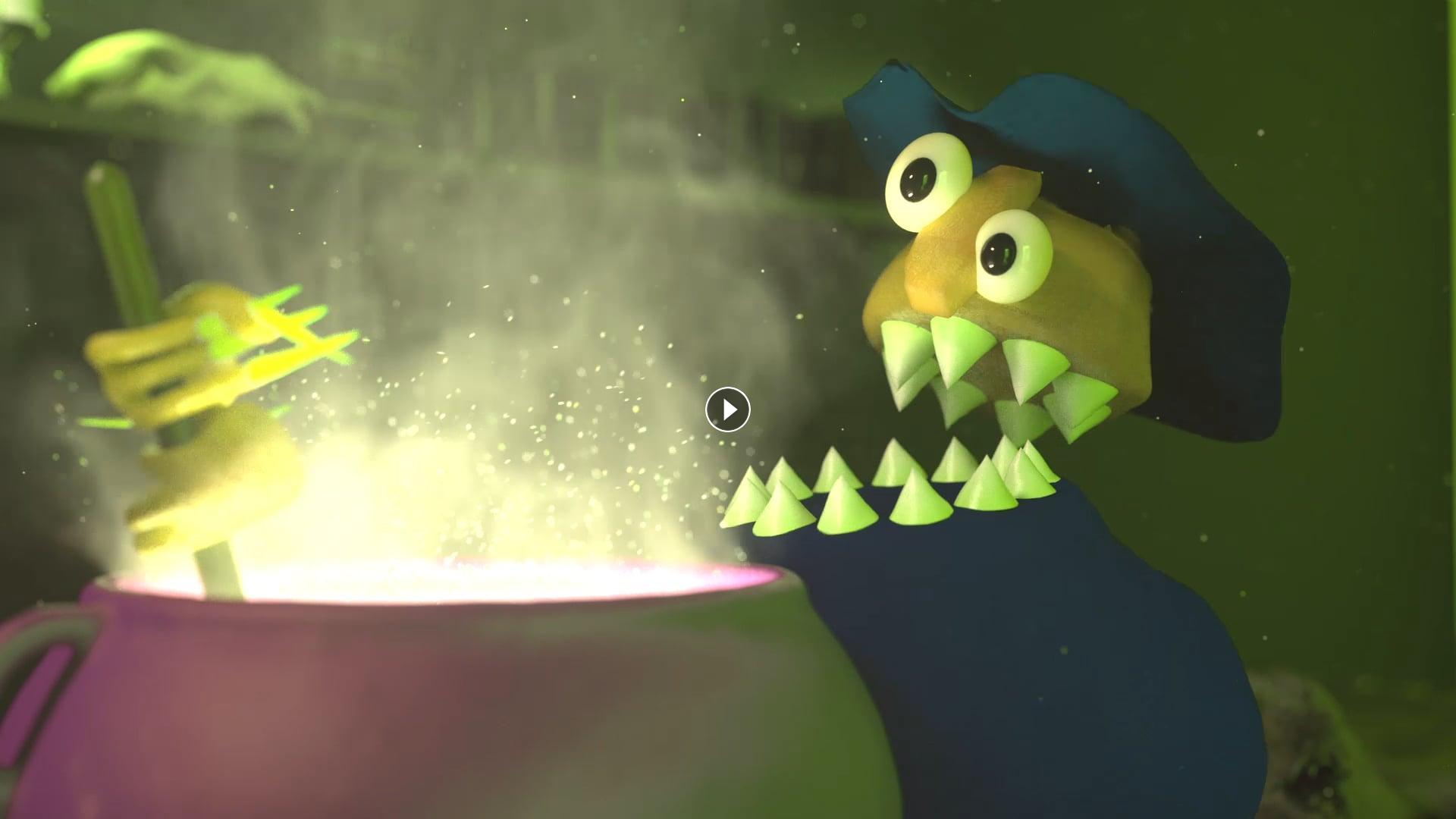Play the video with the center play button
The height and width of the screenshot is (819, 1456).
point(728,409)
